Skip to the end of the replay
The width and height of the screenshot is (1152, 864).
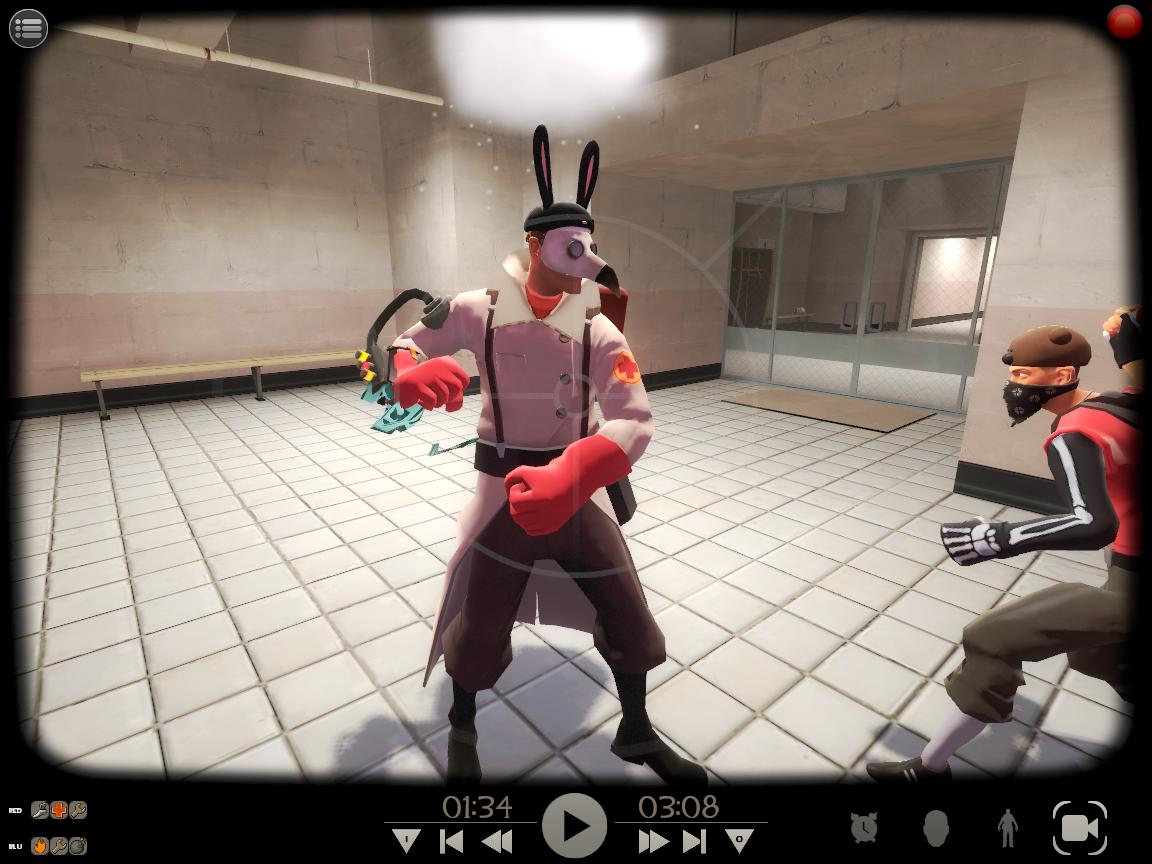695,841
